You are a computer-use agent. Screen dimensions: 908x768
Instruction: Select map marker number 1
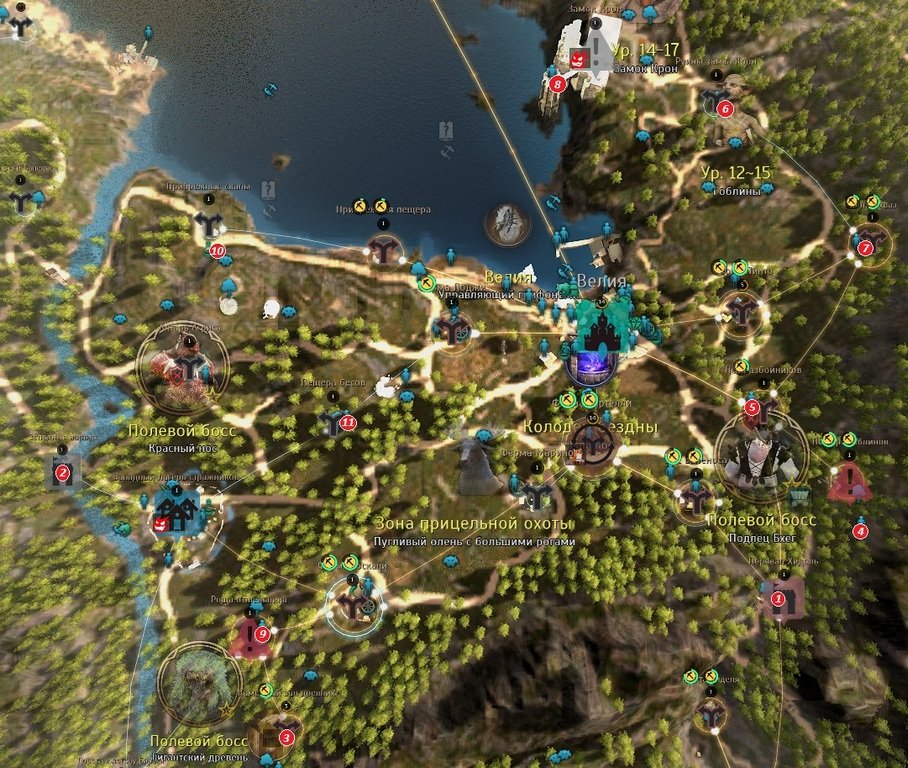777,599
